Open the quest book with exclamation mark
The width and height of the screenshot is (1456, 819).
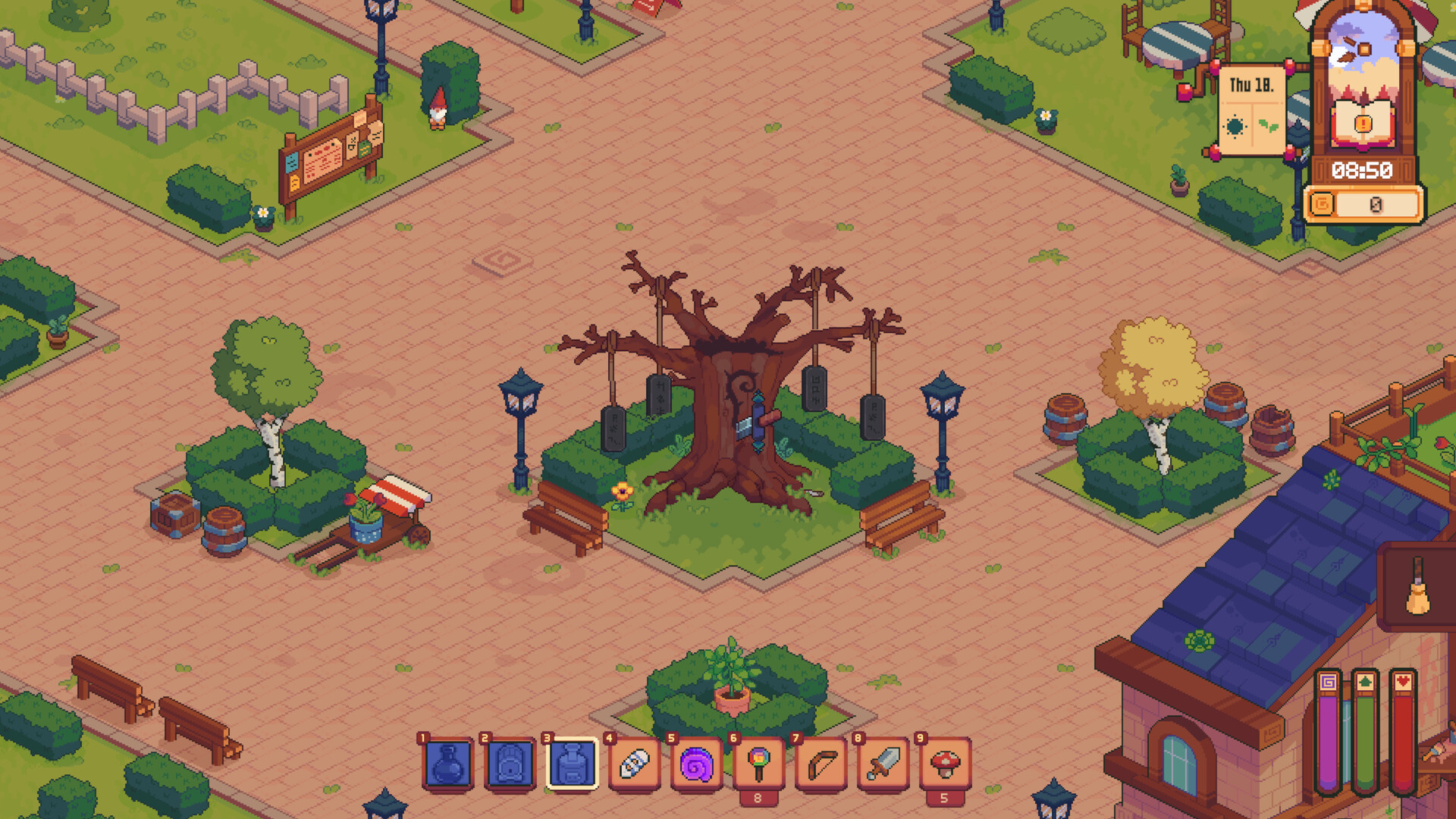(x=1363, y=123)
